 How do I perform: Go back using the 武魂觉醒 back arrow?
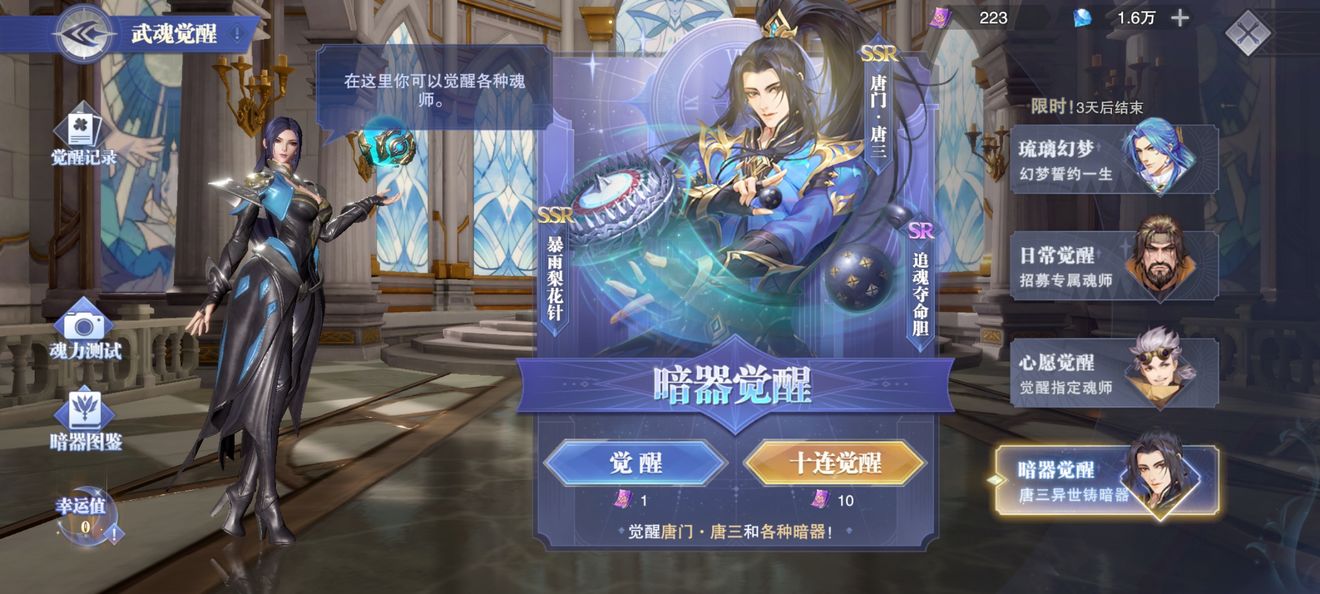83,34
